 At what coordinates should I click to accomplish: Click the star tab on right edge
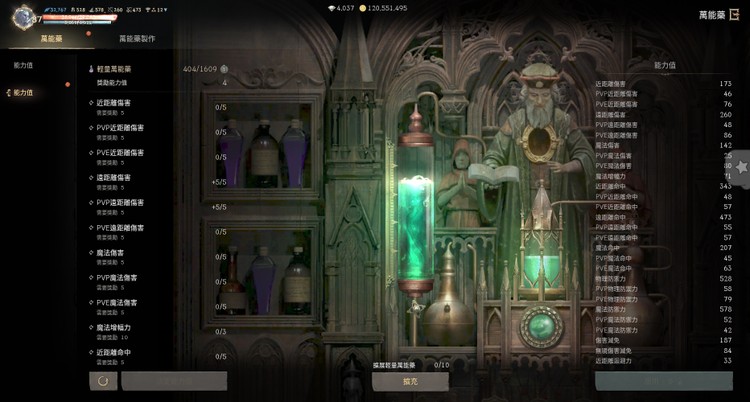click(x=742, y=167)
